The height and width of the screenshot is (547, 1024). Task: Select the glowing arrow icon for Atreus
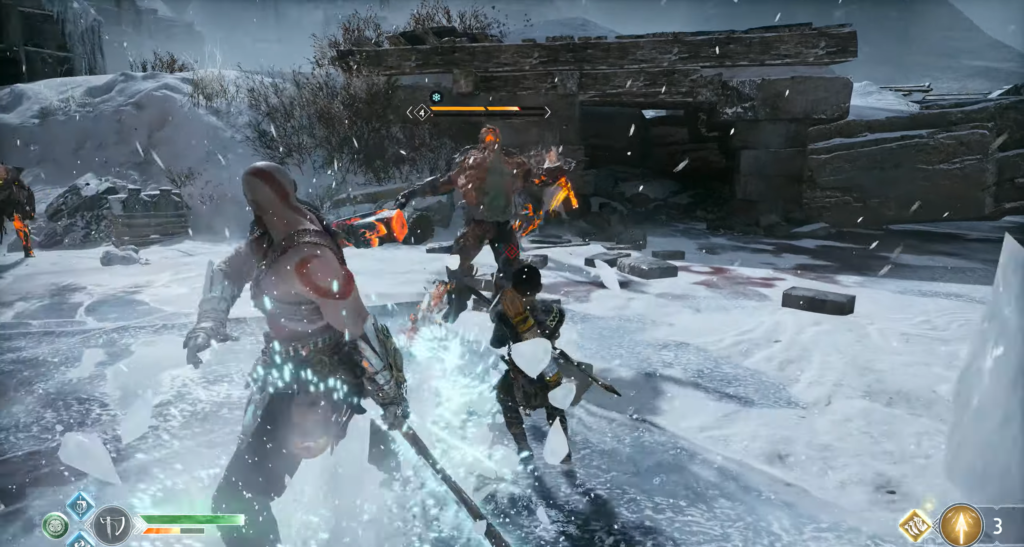coord(961,525)
